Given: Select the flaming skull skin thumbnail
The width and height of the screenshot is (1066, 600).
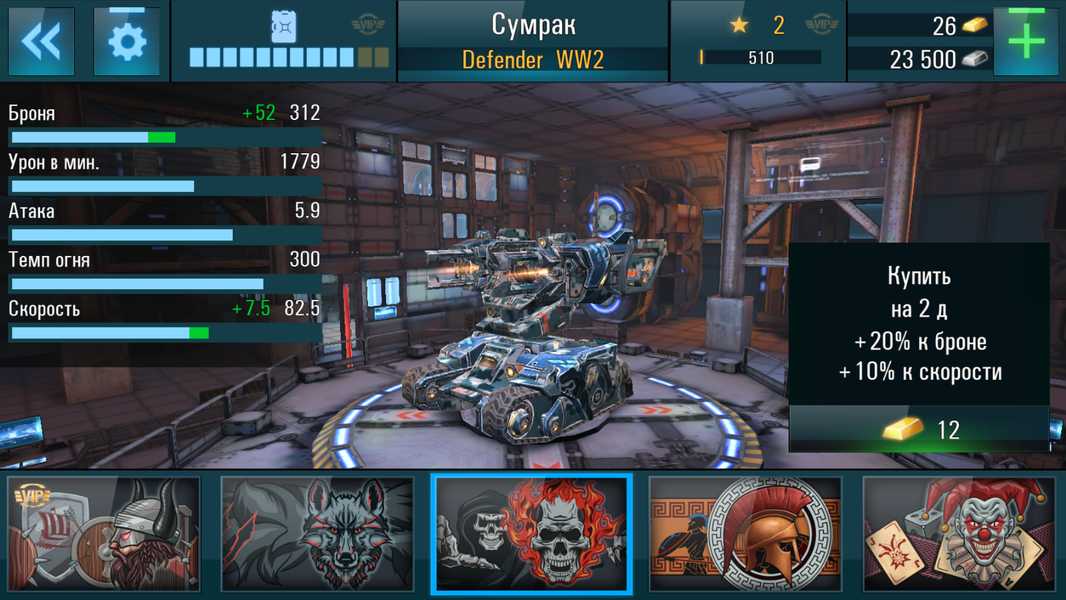Looking at the screenshot, I should click(x=532, y=534).
